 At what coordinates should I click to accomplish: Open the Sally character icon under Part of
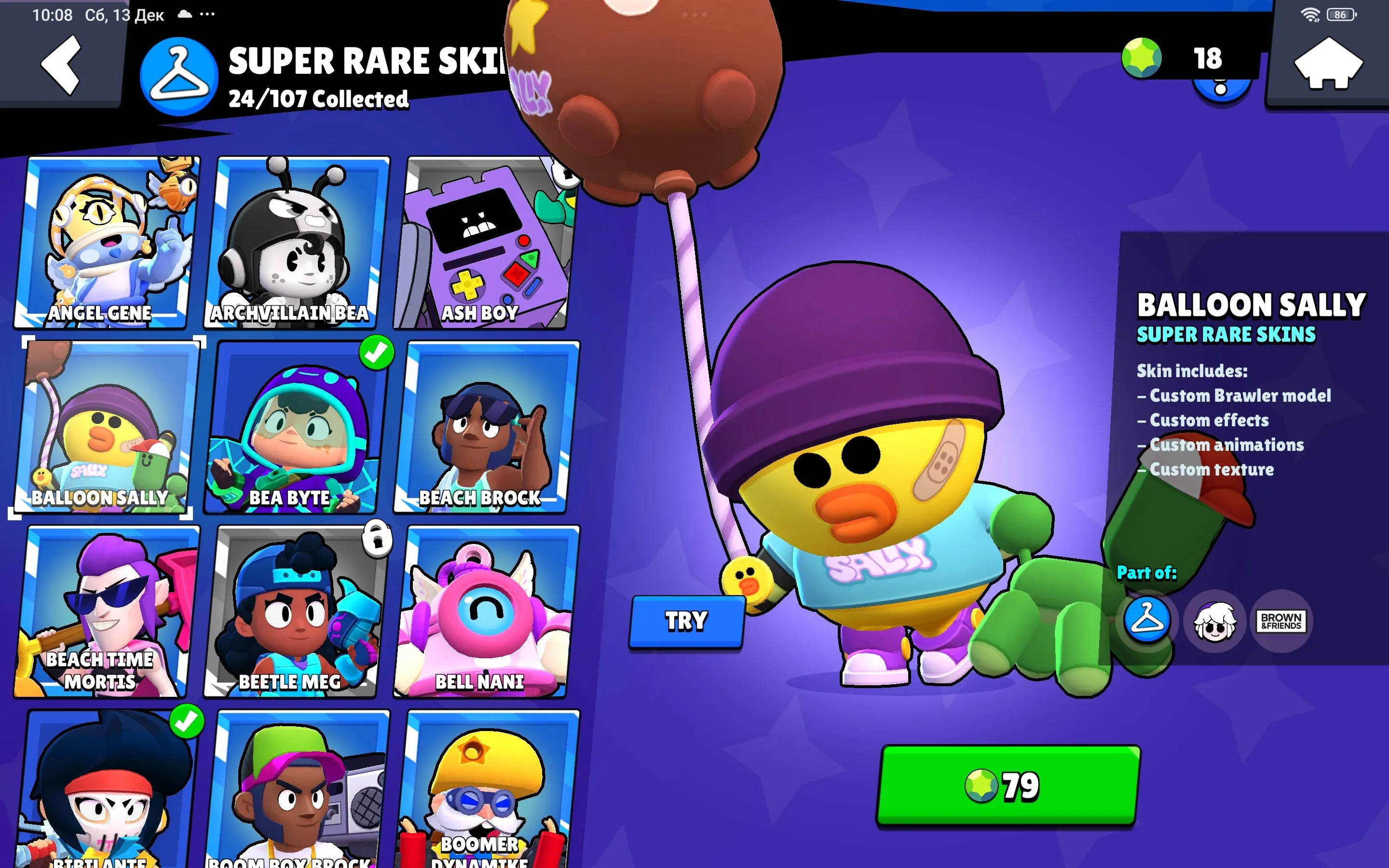(x=1216, y=621)
